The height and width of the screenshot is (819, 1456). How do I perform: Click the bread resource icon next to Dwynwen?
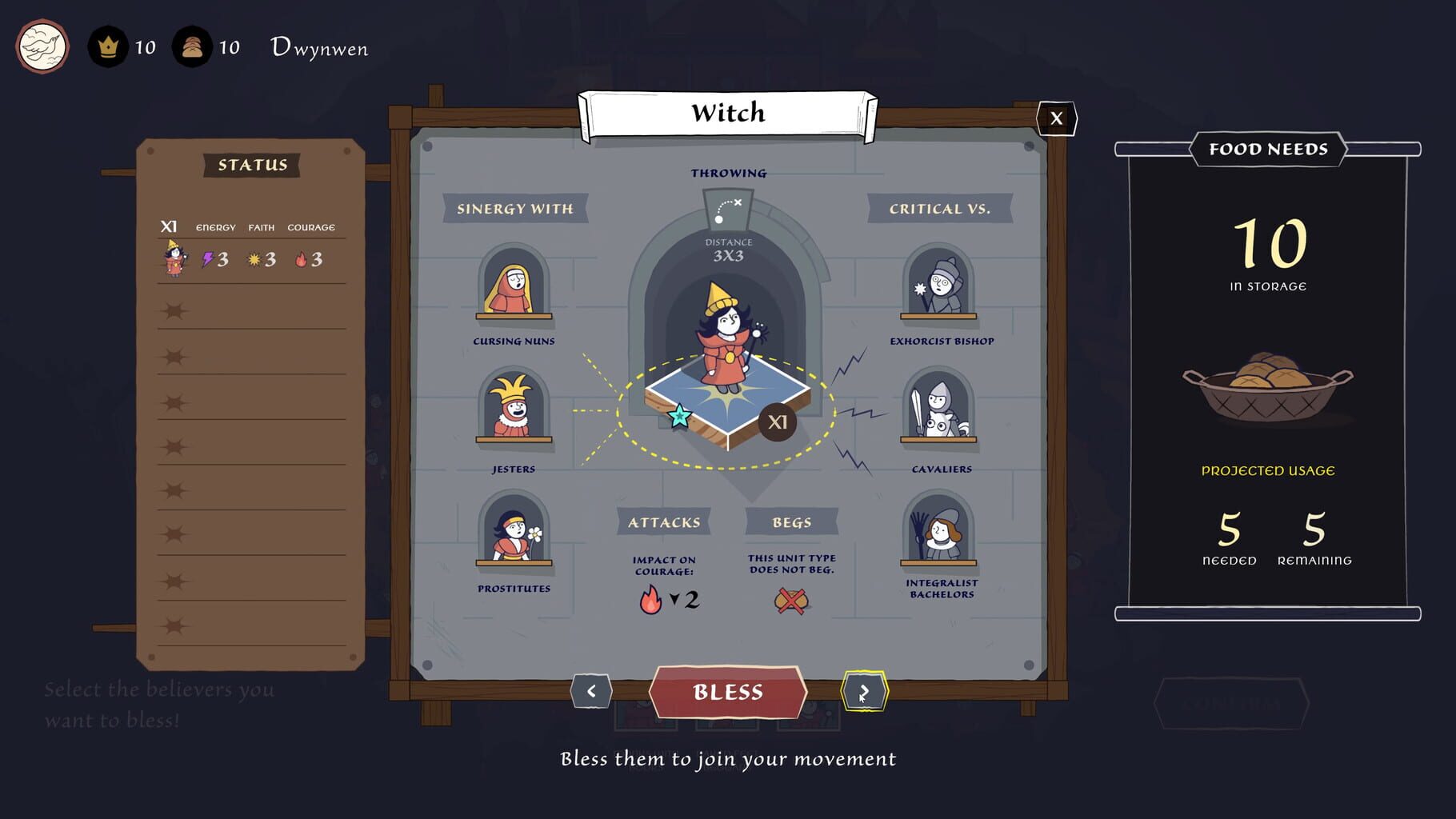[x=190, y=46]
